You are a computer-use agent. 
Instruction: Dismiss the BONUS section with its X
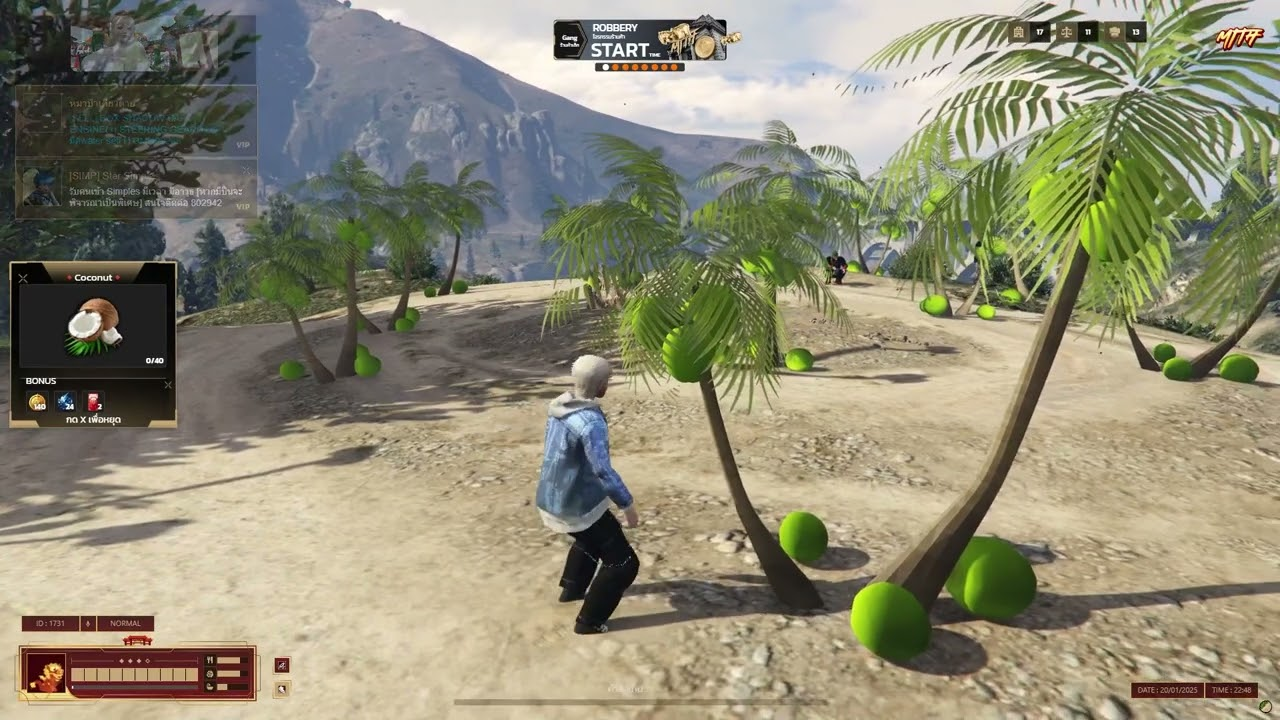167,384
